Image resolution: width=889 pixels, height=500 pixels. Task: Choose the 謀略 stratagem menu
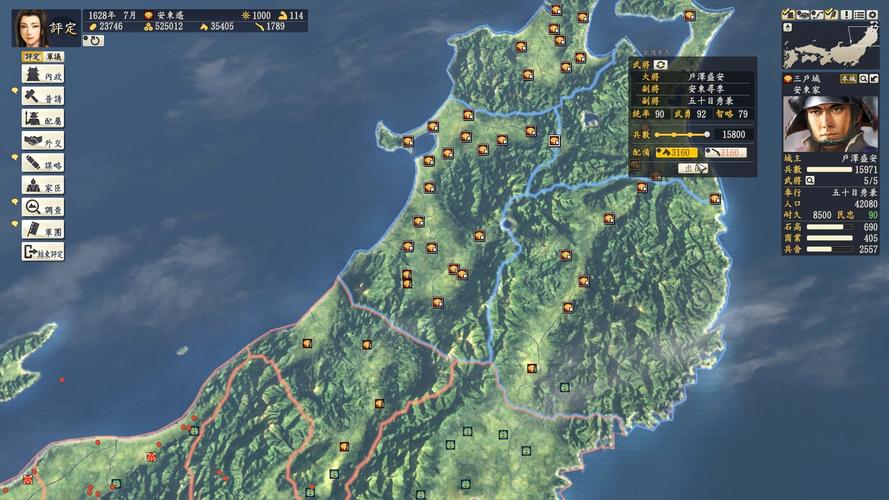coord(43,163)
